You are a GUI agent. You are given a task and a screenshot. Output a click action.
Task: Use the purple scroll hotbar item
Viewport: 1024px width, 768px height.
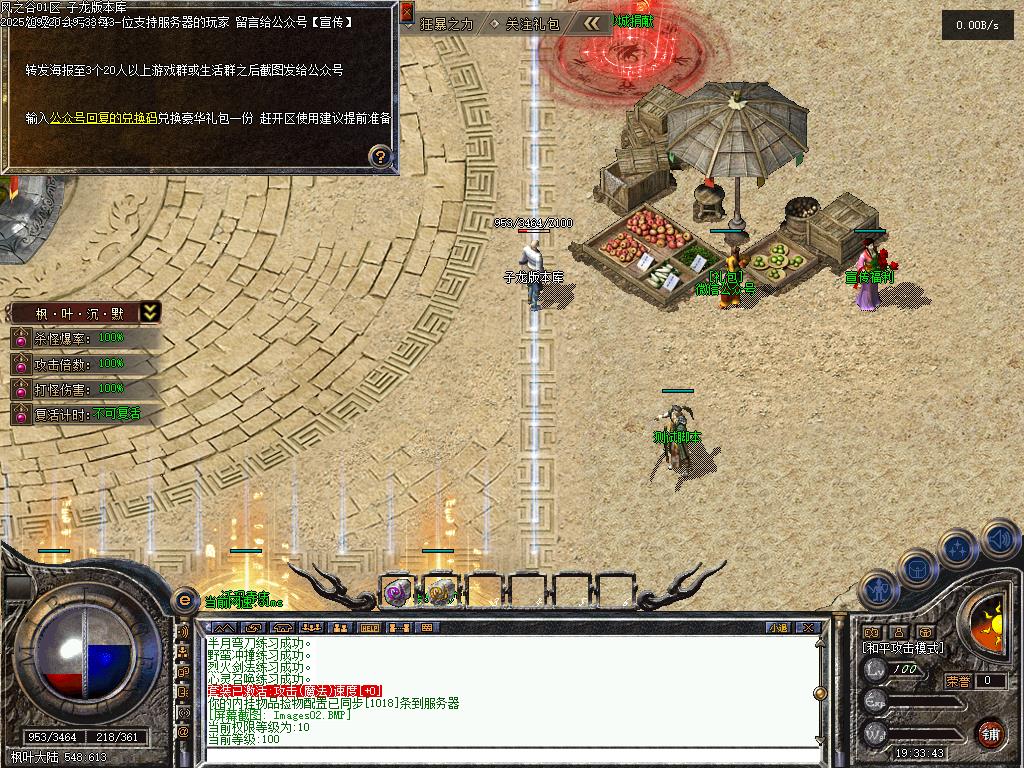point(397,592)
